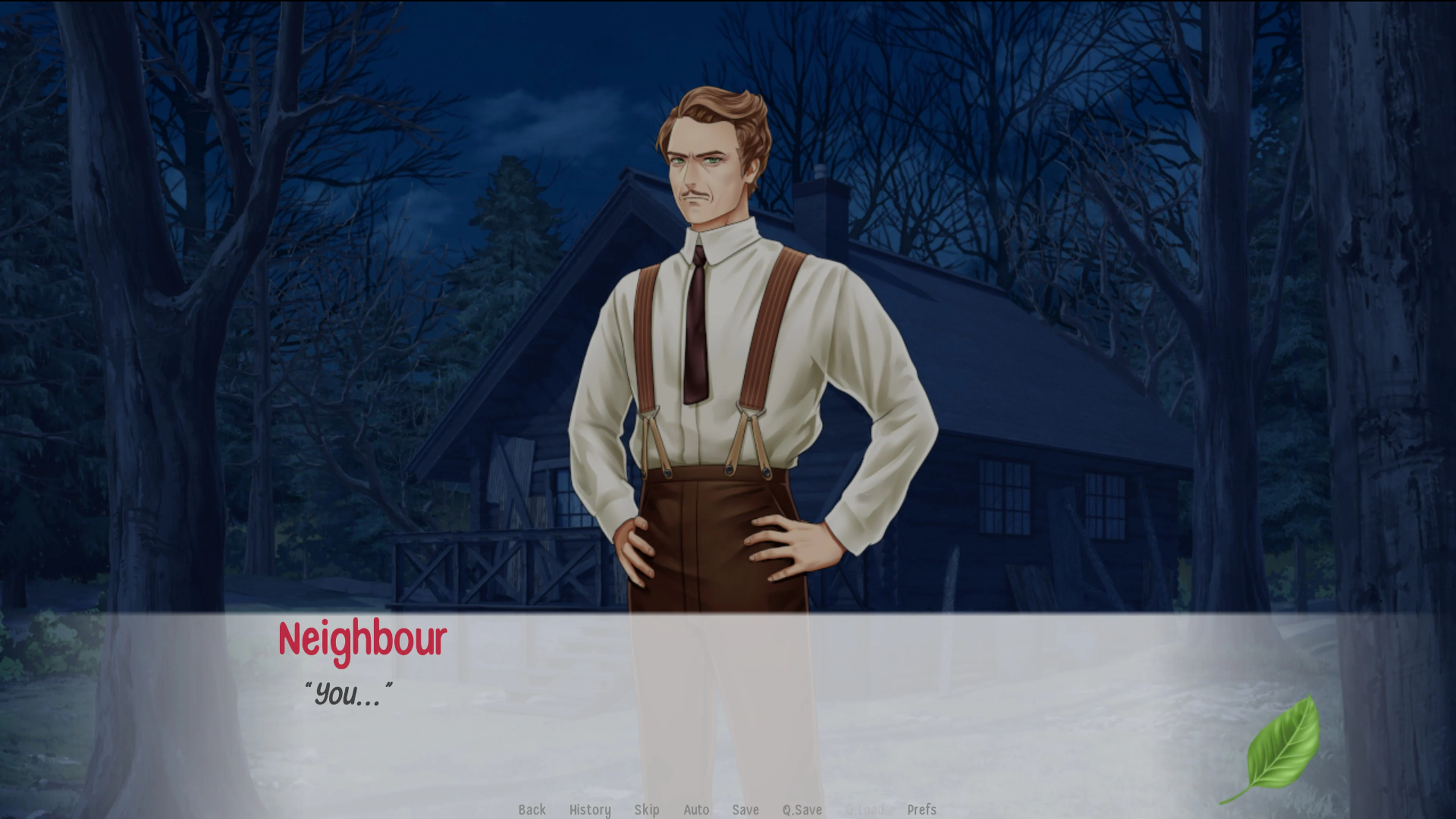Click the Neighbour name label
Viewport: 1456px width, 819px height.
click(x=362, y=639)
